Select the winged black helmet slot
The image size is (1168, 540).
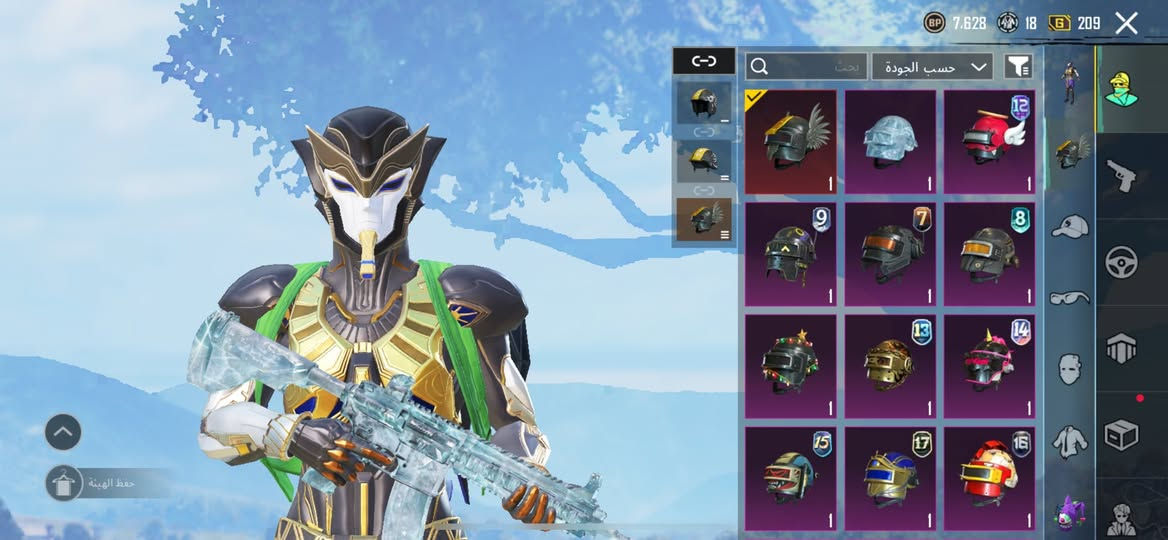click(x=790, y=141)
